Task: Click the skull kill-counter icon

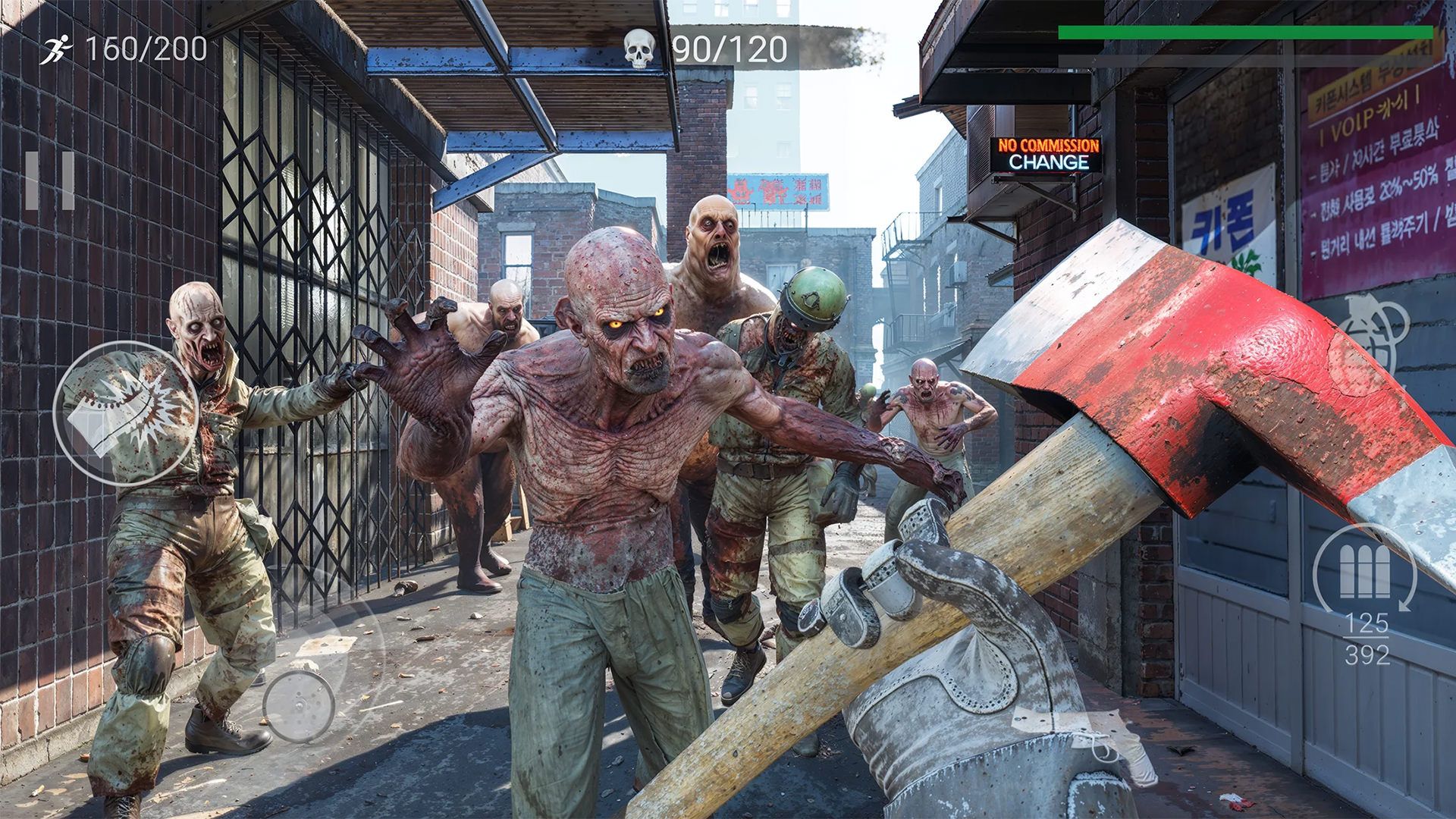Action: point(639,47)
